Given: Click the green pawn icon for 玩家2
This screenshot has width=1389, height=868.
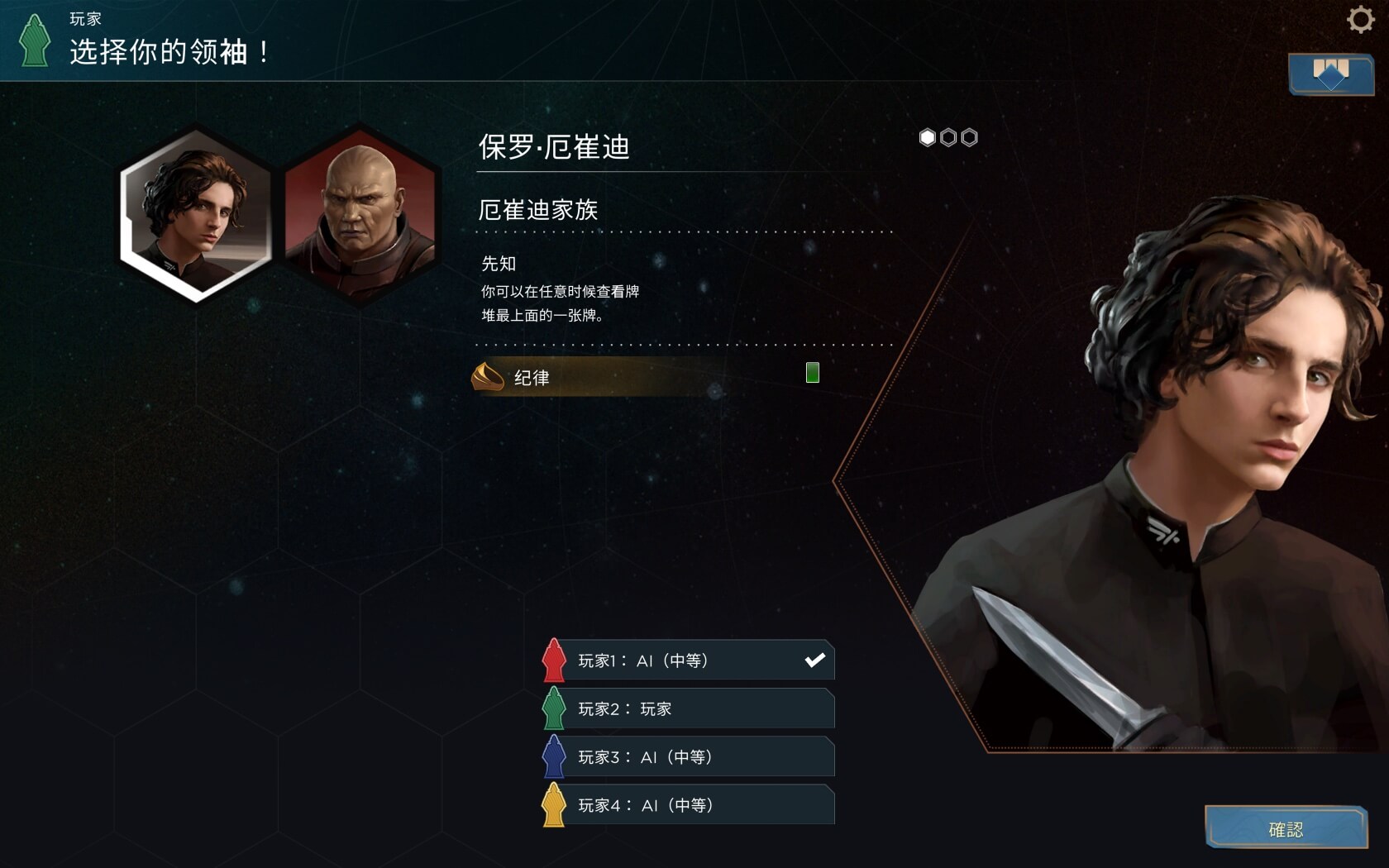Looking at the screenshot, I should (554, 708).
